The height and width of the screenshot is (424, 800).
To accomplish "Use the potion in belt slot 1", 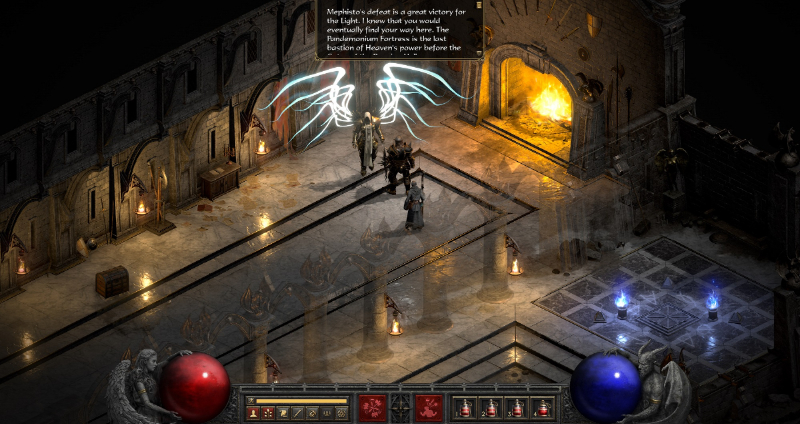I will [x=464, y=407].
